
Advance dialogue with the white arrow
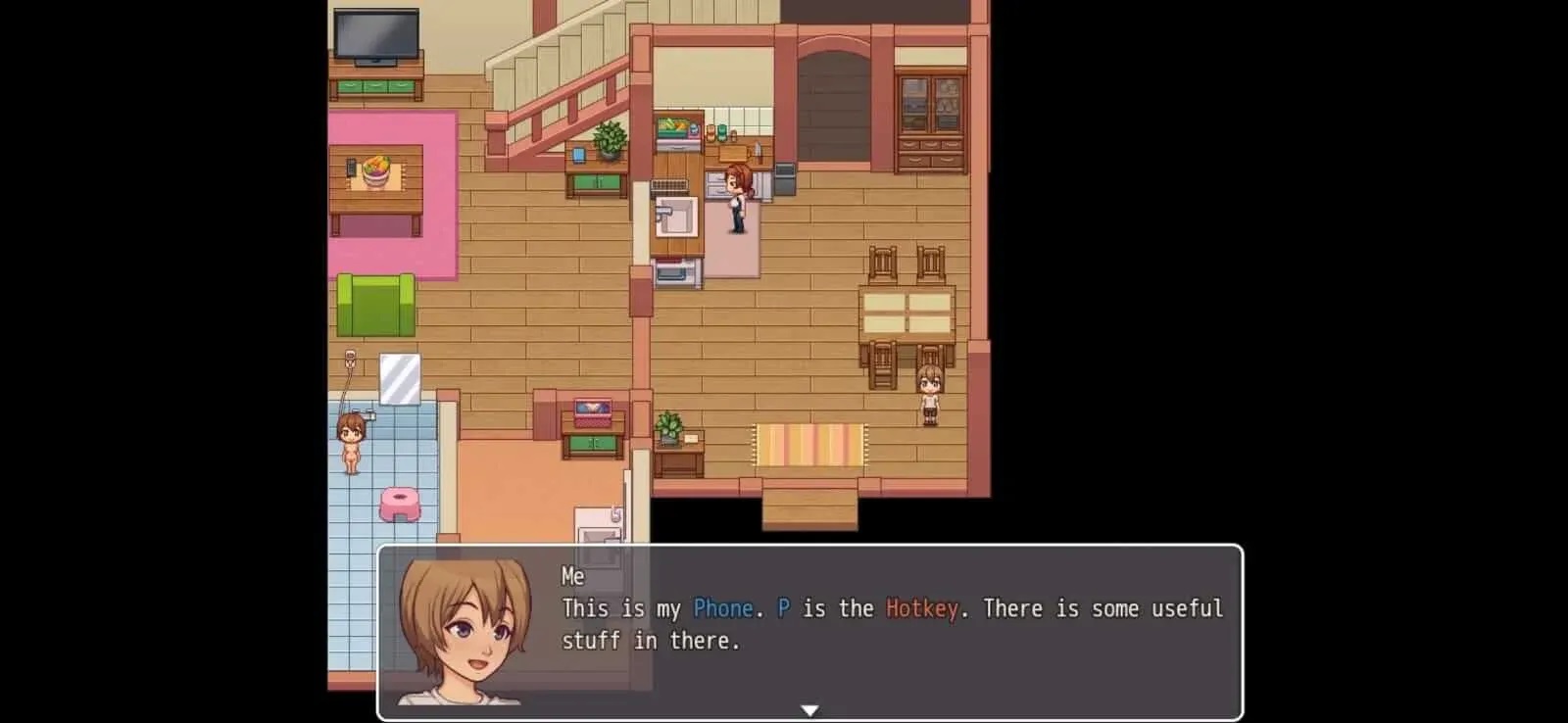click(809, 710)
